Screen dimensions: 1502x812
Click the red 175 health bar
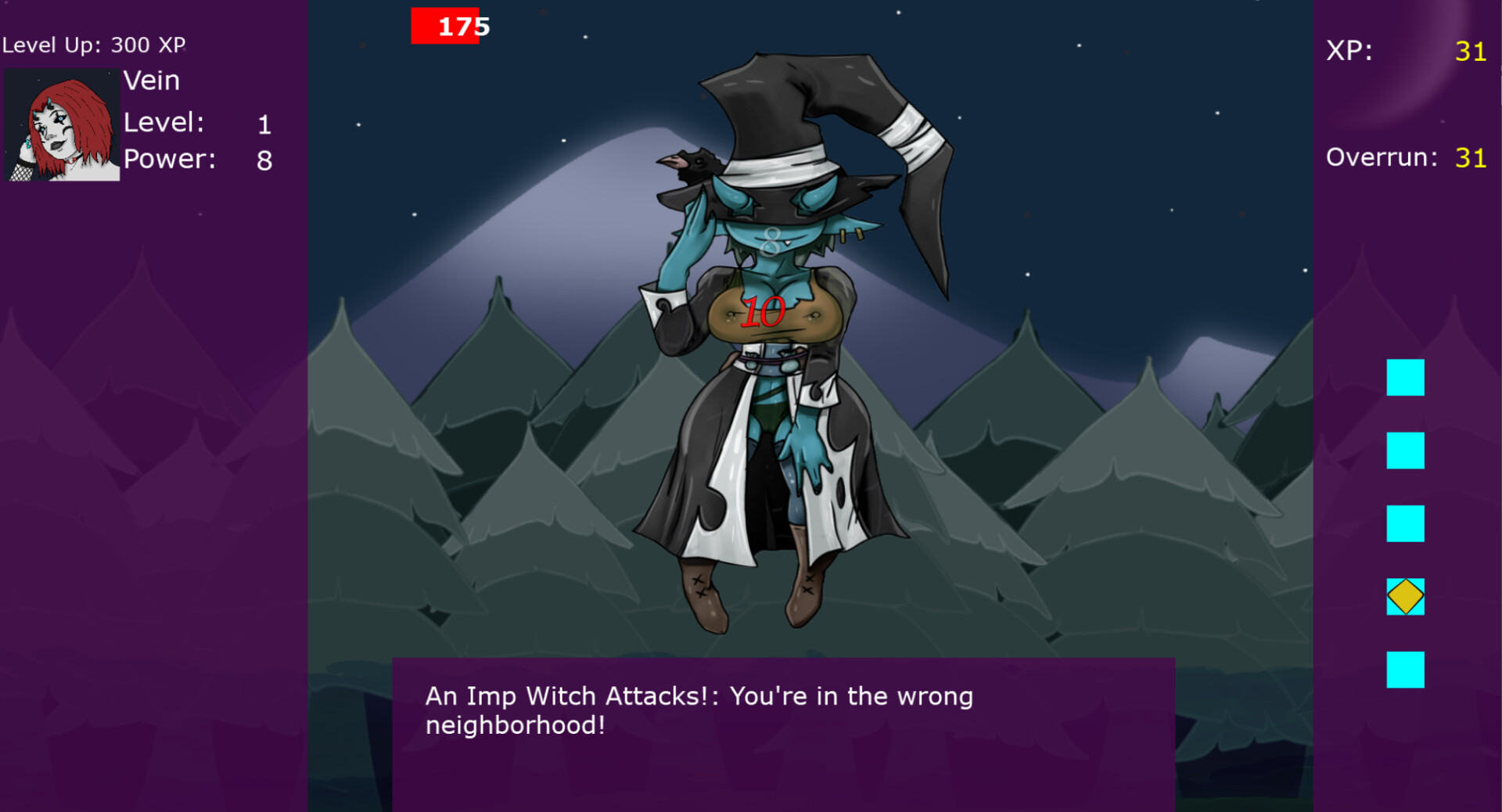coord(444,26)
